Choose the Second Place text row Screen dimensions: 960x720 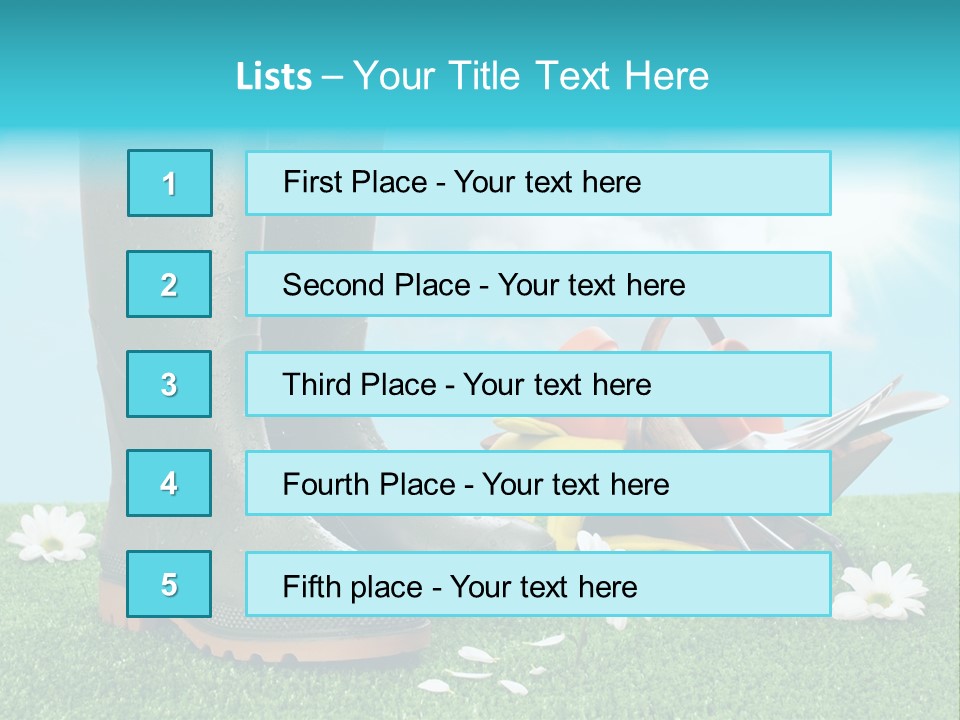(538, 284)
